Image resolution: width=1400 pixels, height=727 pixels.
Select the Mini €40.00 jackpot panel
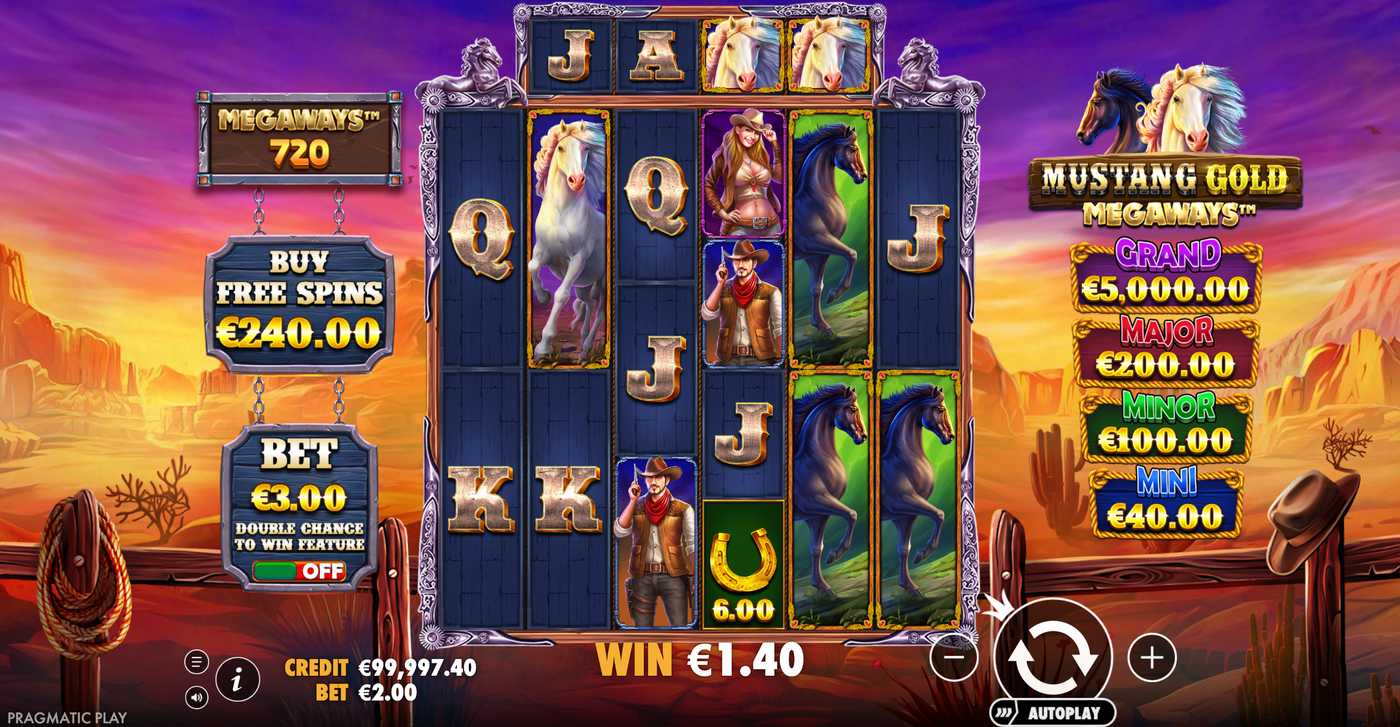point(1167,500)
